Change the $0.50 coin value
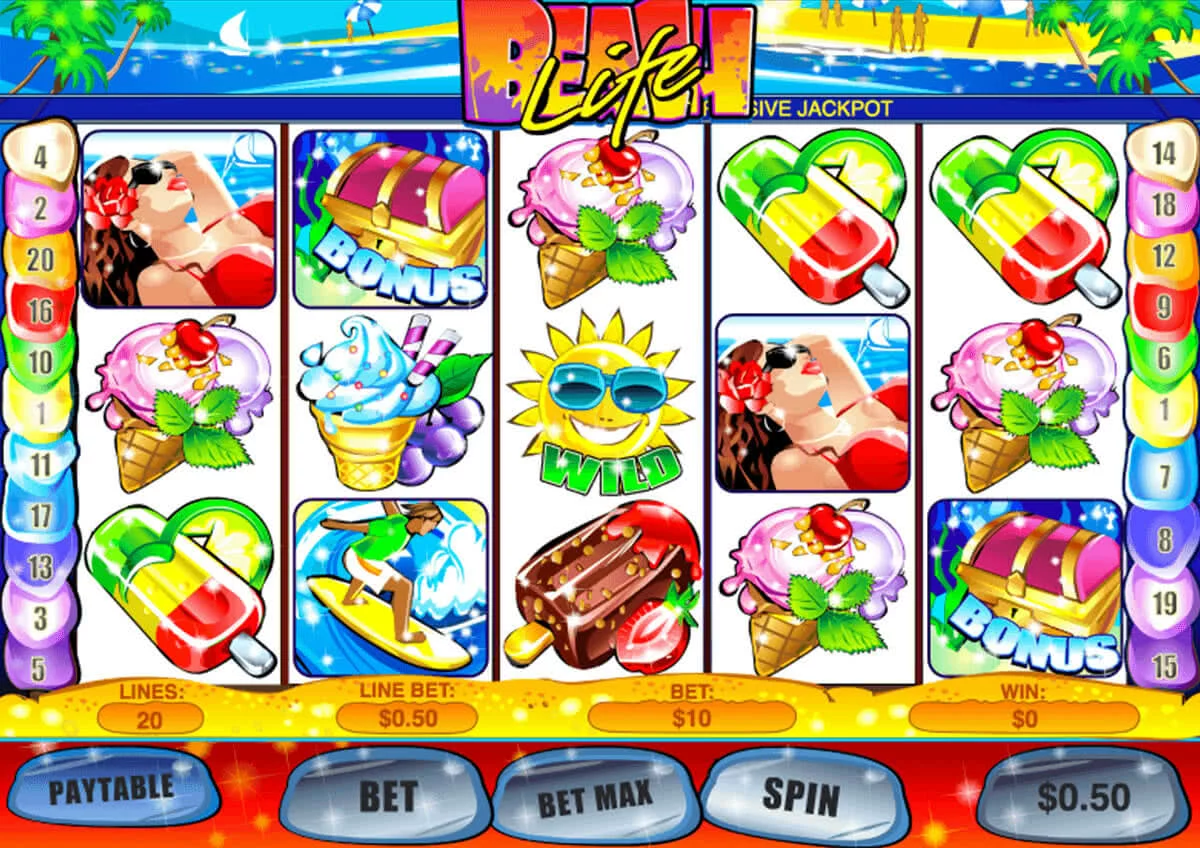Image resolution: width=1200 pixels, height=848 pixels. [x=1083, y=796]
